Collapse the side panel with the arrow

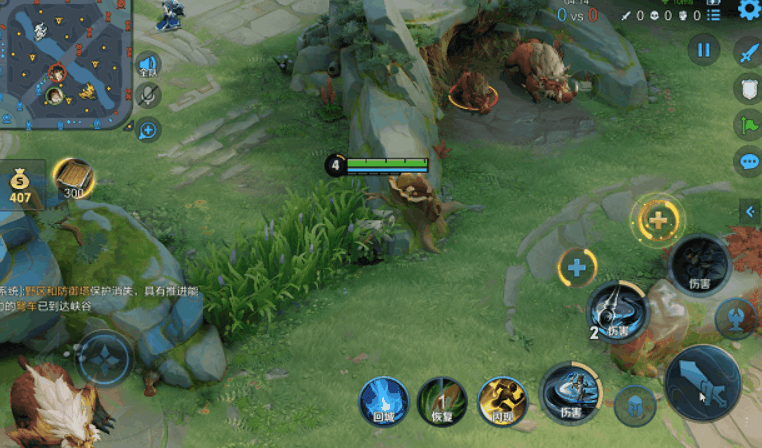click(x=748, y=211)
